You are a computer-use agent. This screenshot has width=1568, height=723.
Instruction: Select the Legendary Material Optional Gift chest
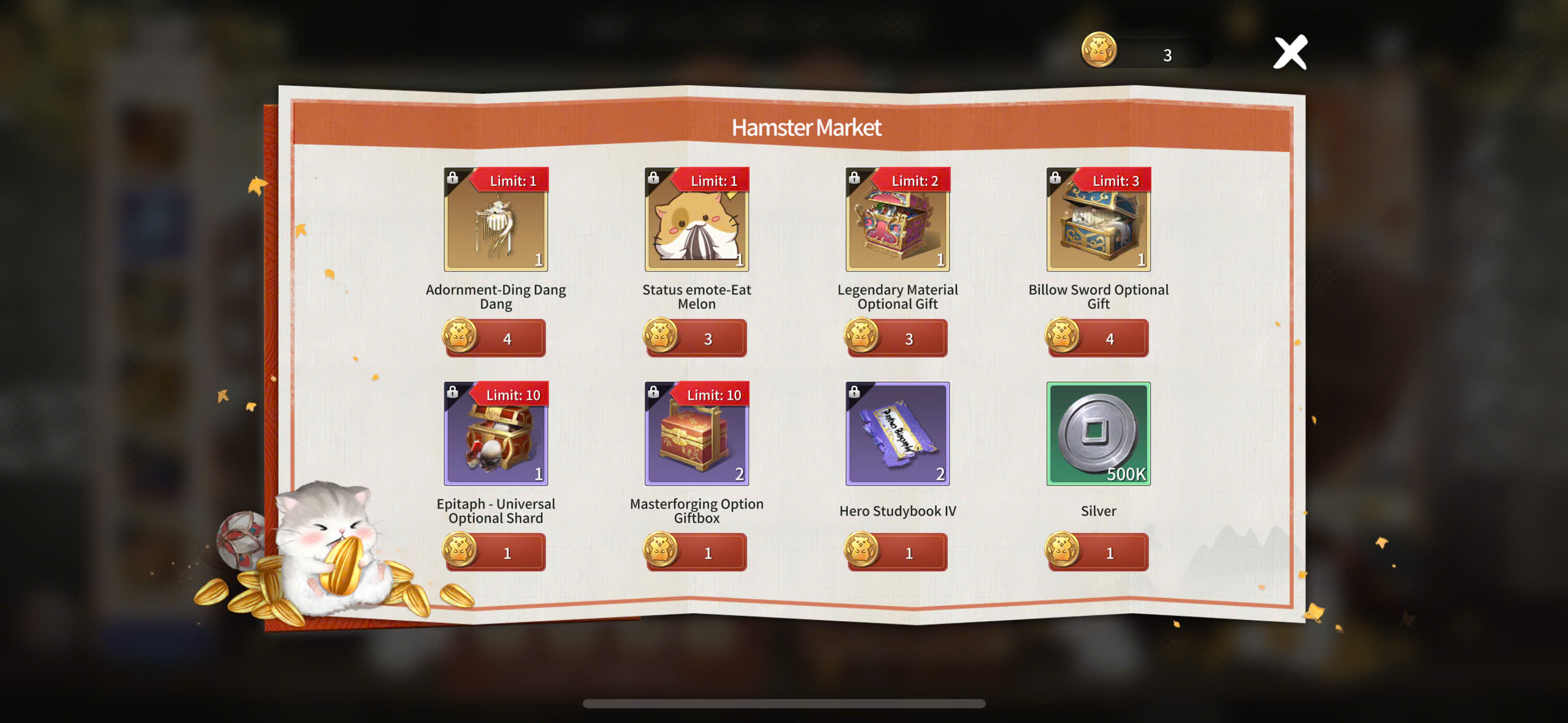pos(897,220)
